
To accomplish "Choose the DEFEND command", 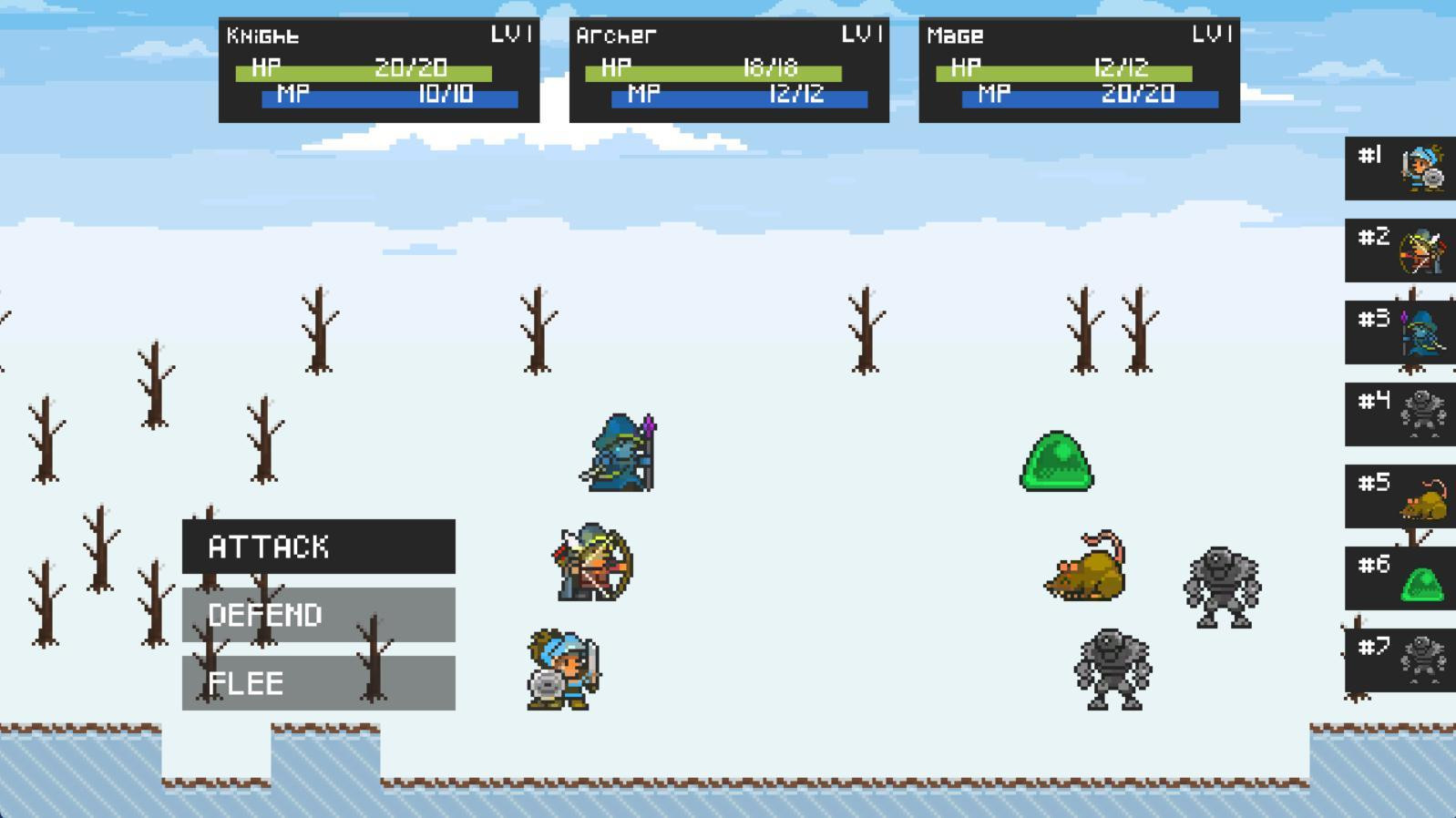I will coord(317,616).
